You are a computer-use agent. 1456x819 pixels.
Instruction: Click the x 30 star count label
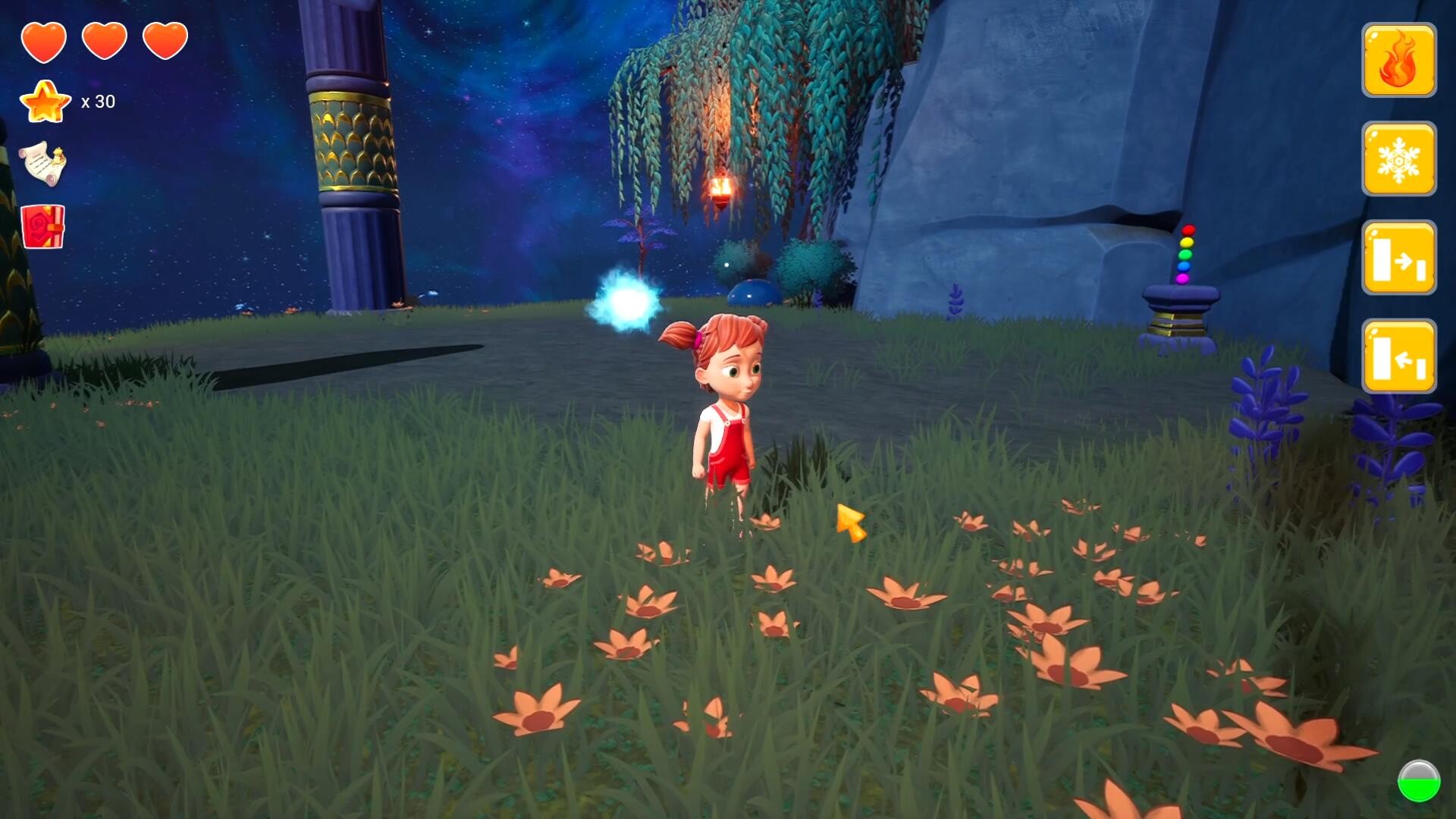99,102
